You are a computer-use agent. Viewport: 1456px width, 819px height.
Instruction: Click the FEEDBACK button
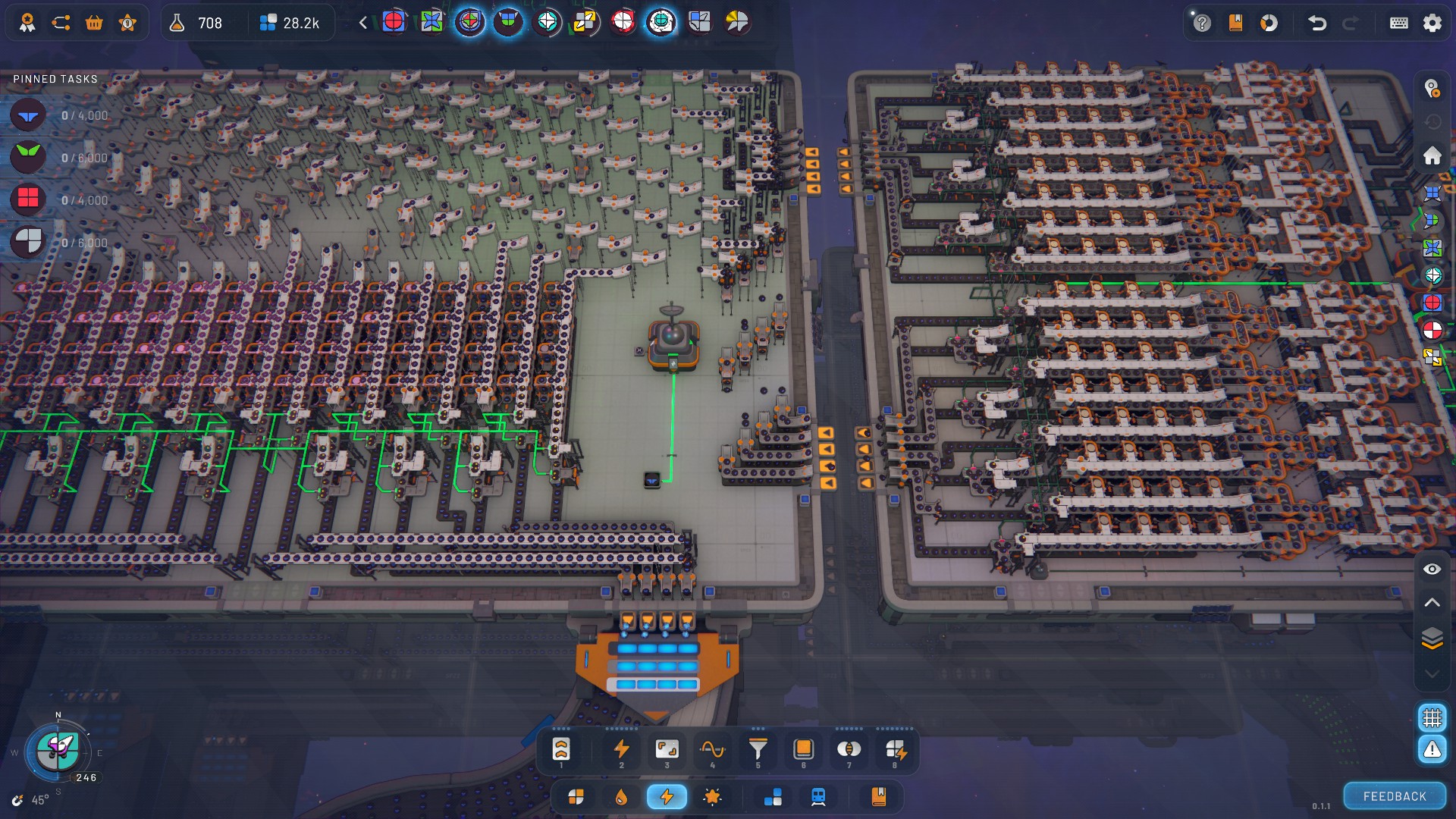point(1395,796)
